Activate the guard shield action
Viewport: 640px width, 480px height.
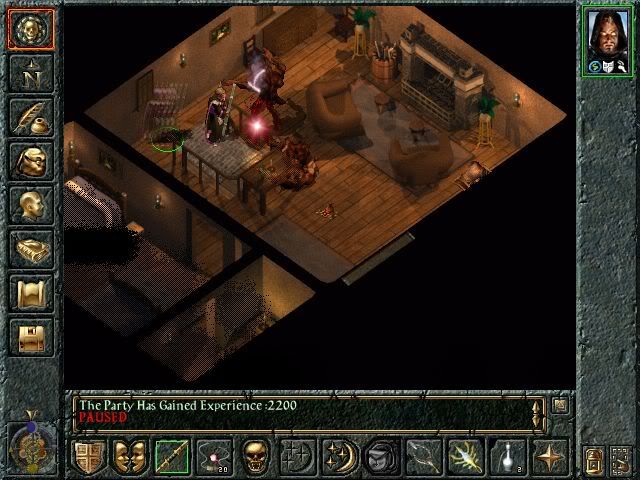pyautogui.click(x=90, y=458)
